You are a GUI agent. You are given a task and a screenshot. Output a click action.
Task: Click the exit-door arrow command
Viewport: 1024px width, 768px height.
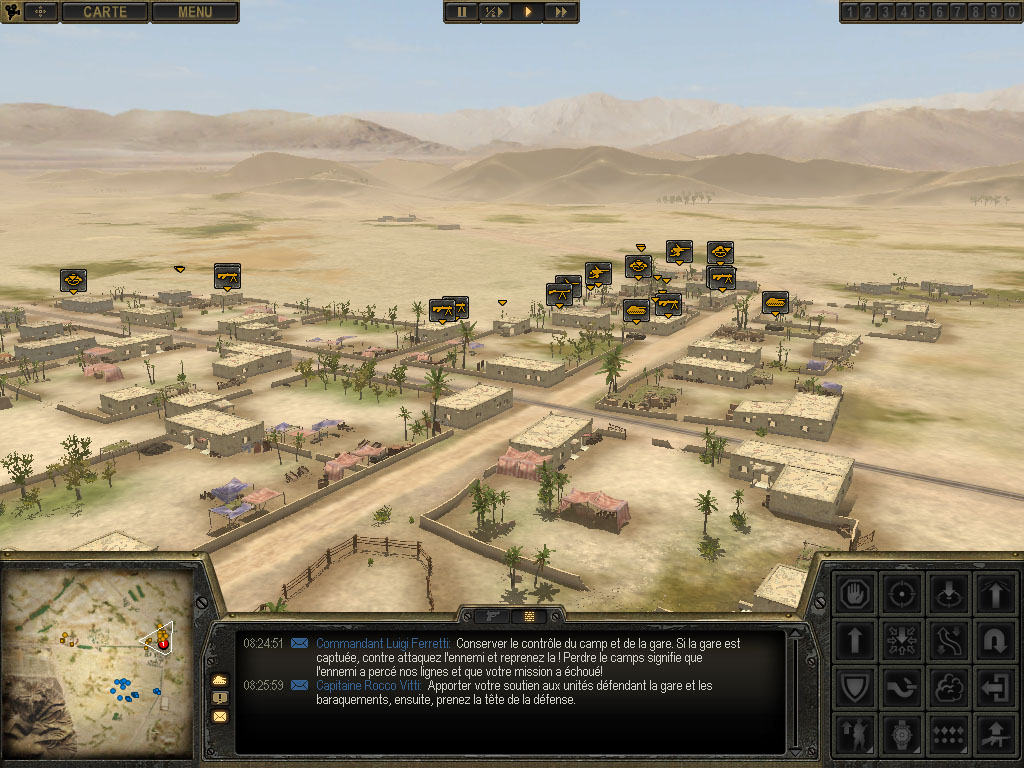click(x=994, y=687)
